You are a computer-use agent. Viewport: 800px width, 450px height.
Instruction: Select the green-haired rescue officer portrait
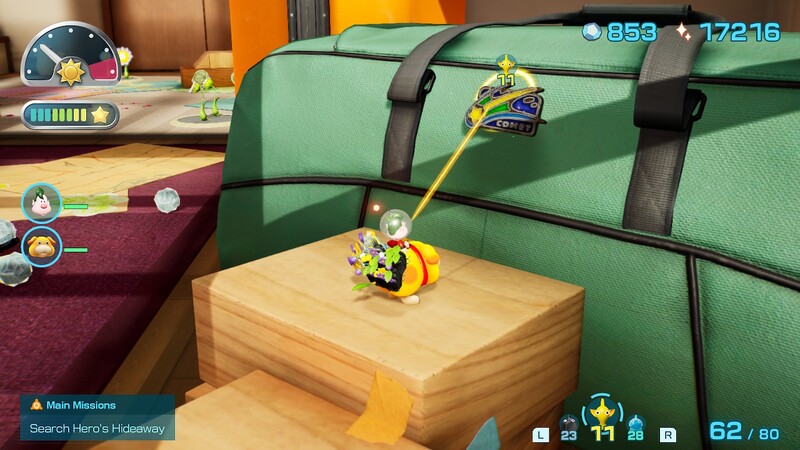41,204
